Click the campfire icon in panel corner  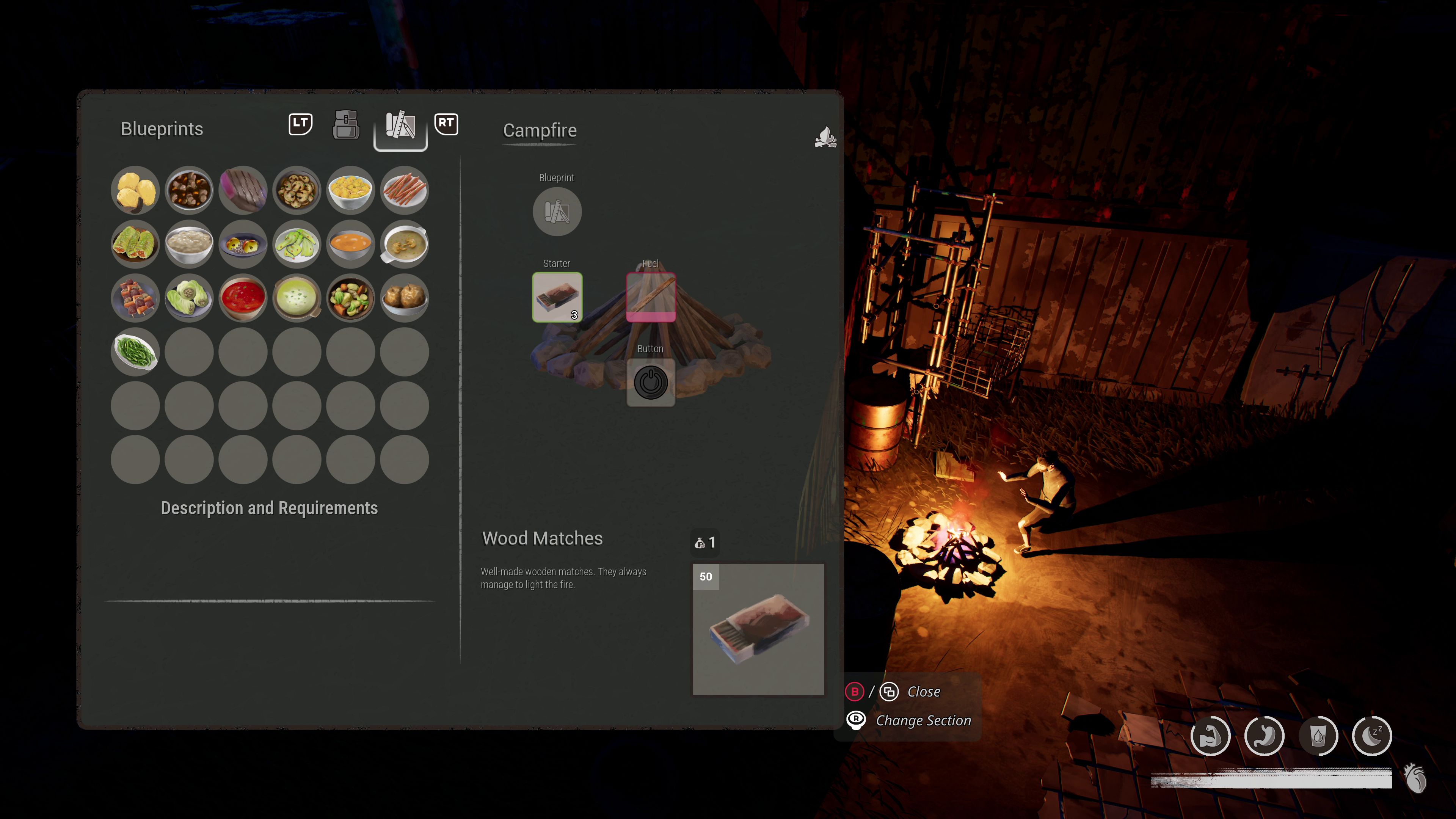click(825, 137)
